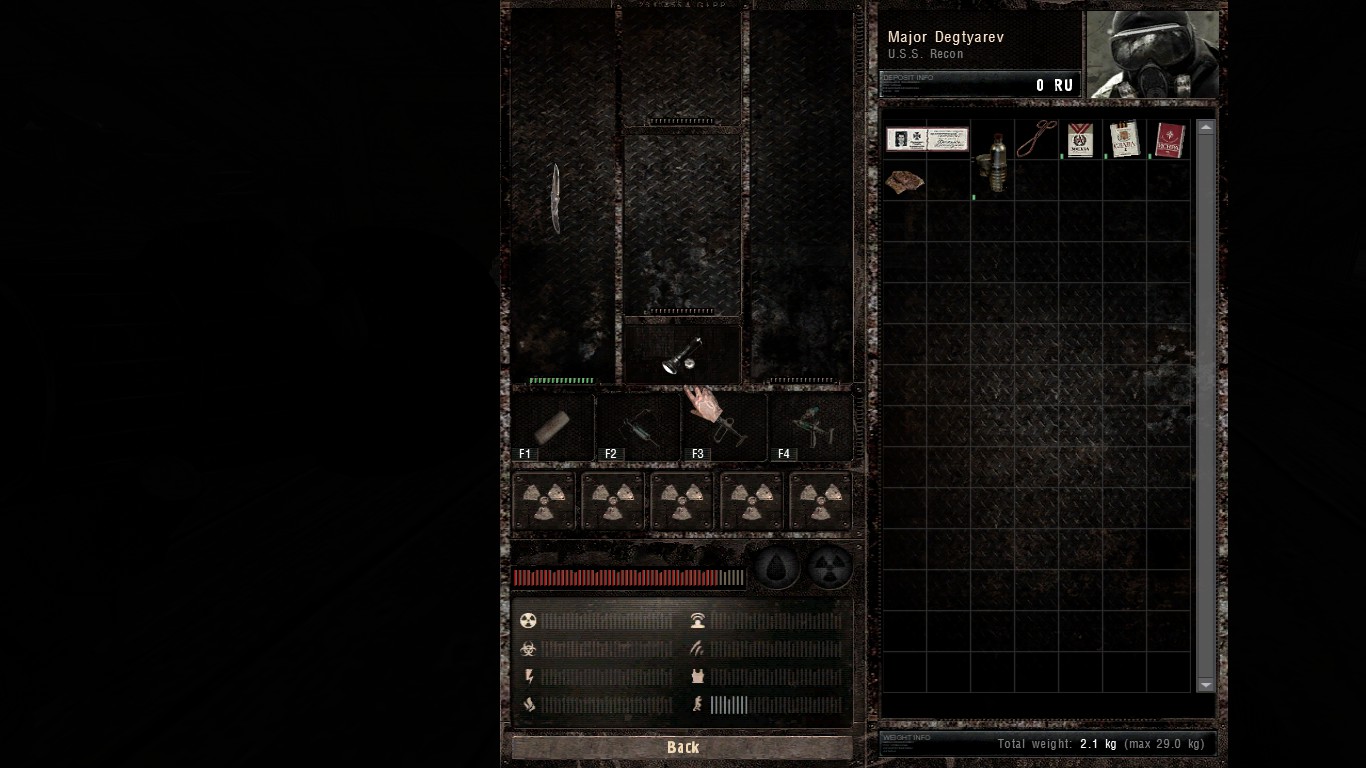Use the F1 bandage quick slot
1366x768 pixels.
tap(552, 428)
